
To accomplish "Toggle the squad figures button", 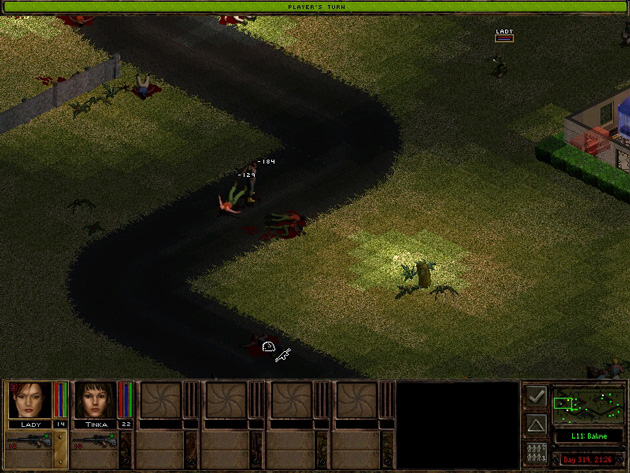I will (536, 454).
